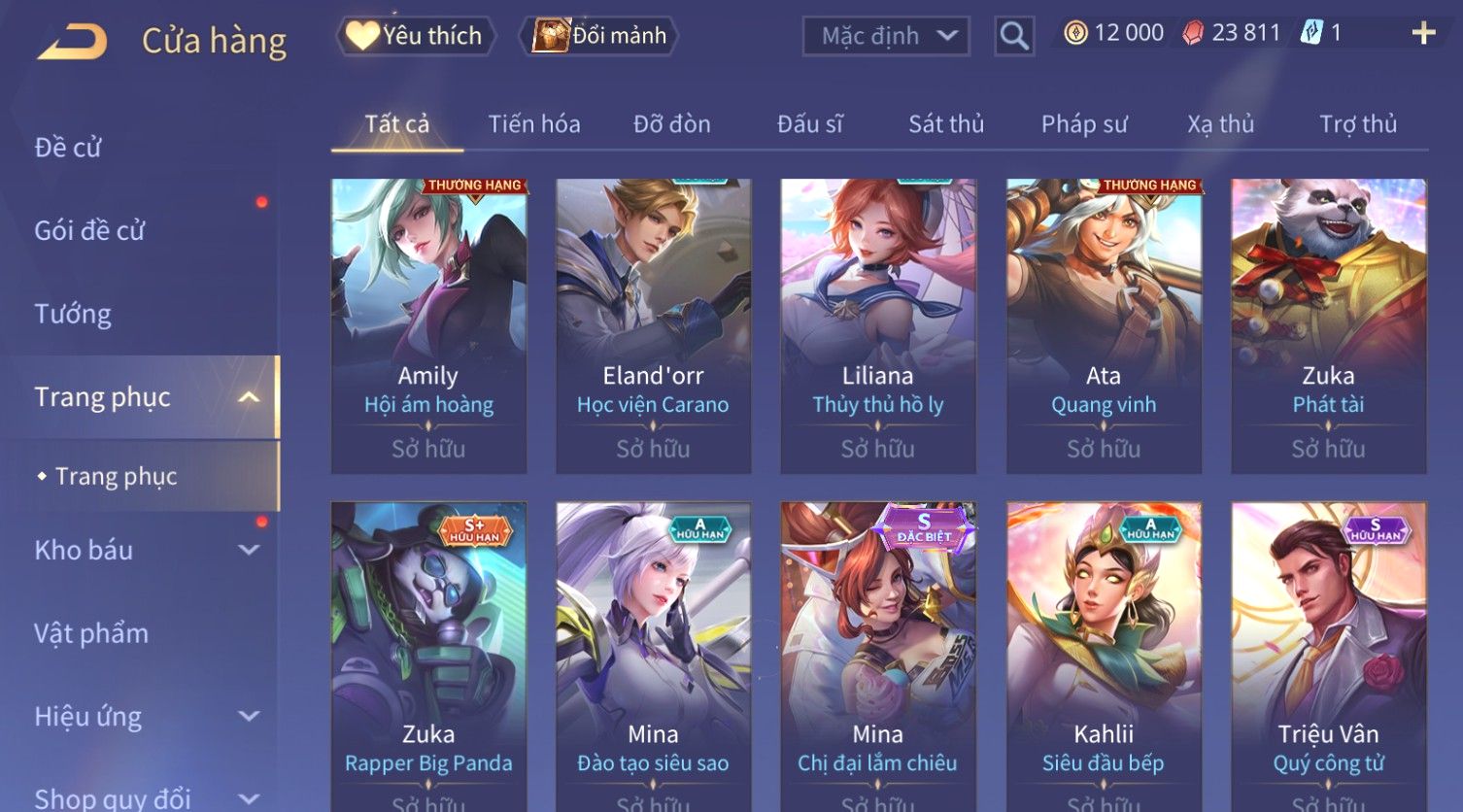Open the Yêu thích favorites list

click(416, 36)
